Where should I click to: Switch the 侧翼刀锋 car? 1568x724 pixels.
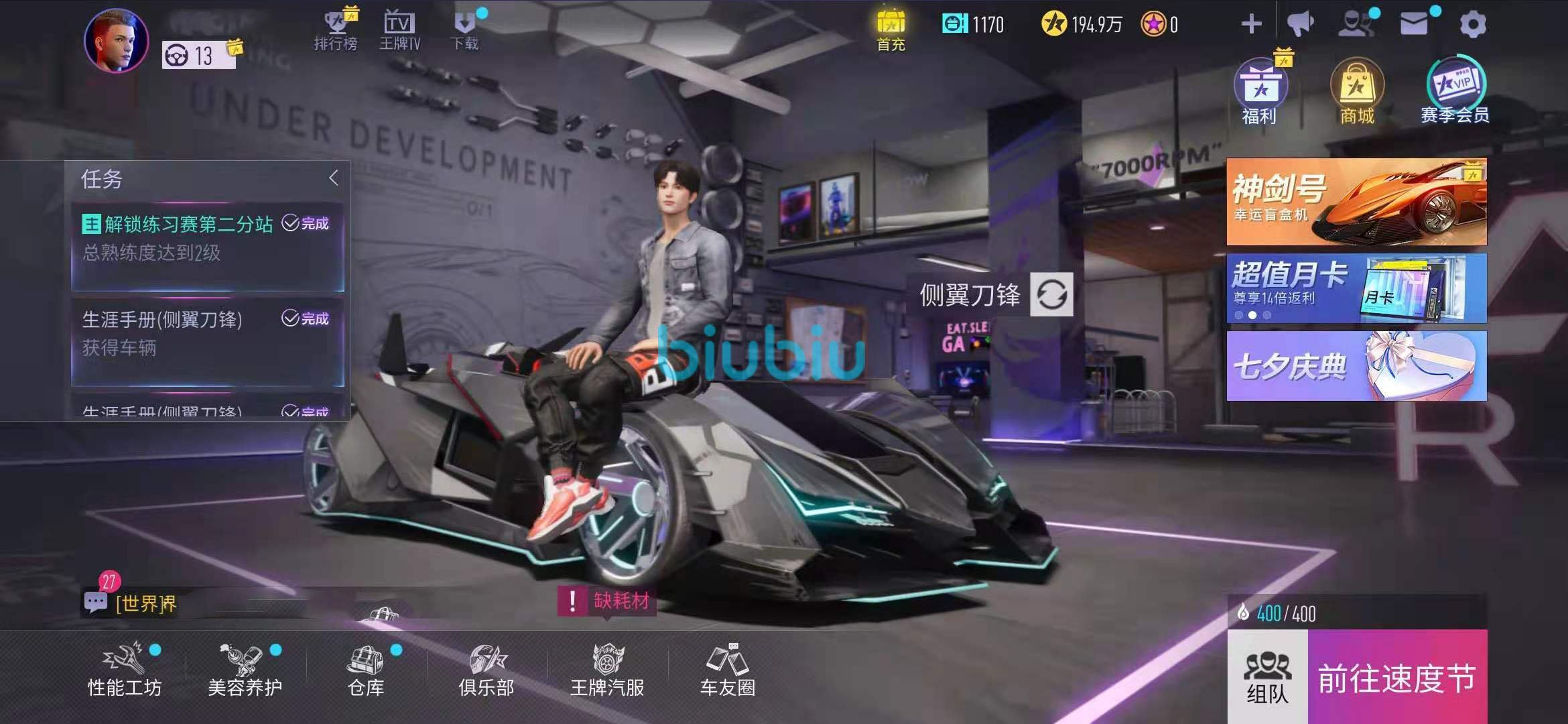1051,294
